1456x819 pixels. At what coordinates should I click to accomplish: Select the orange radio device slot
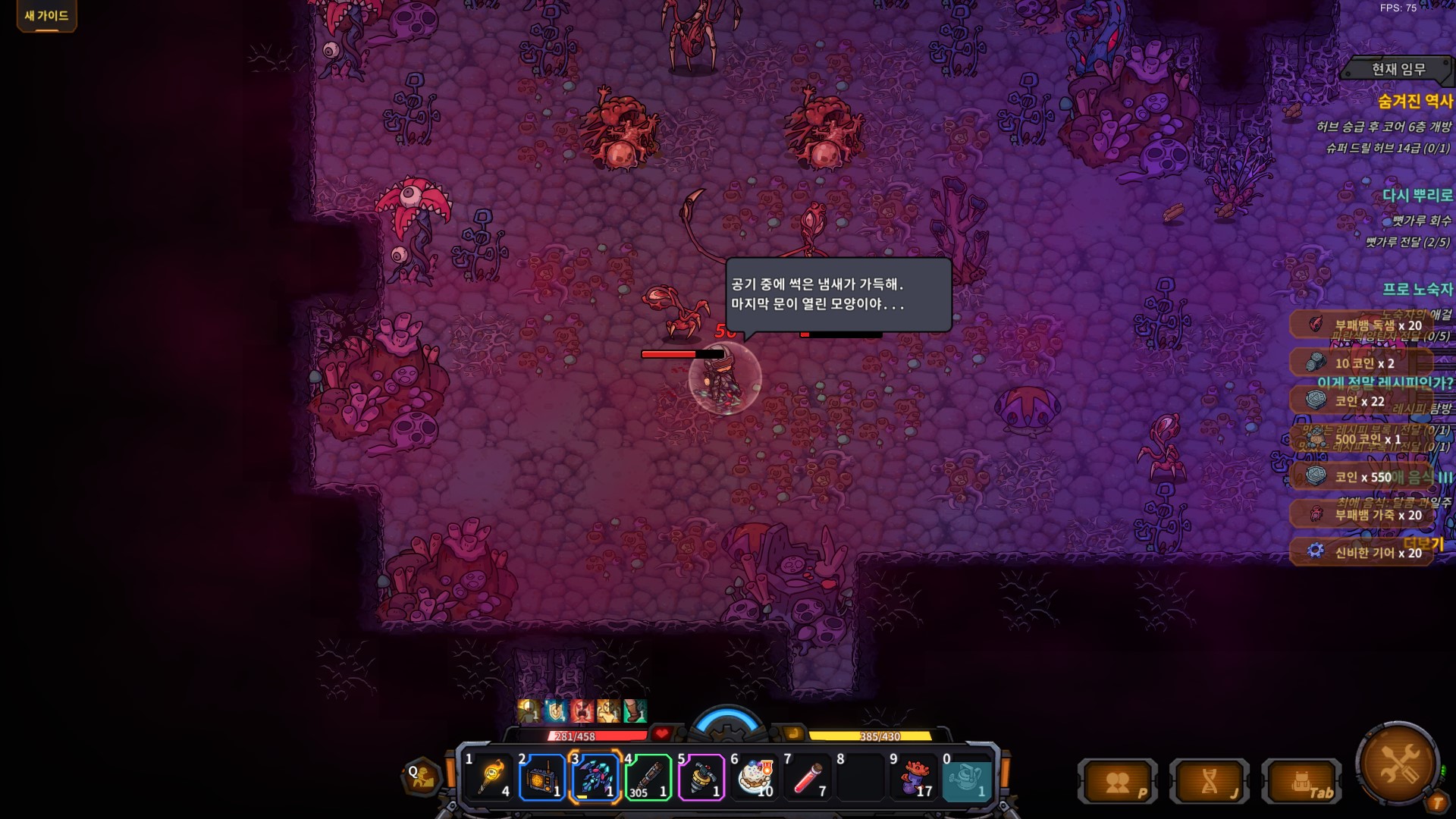(542, 777)
